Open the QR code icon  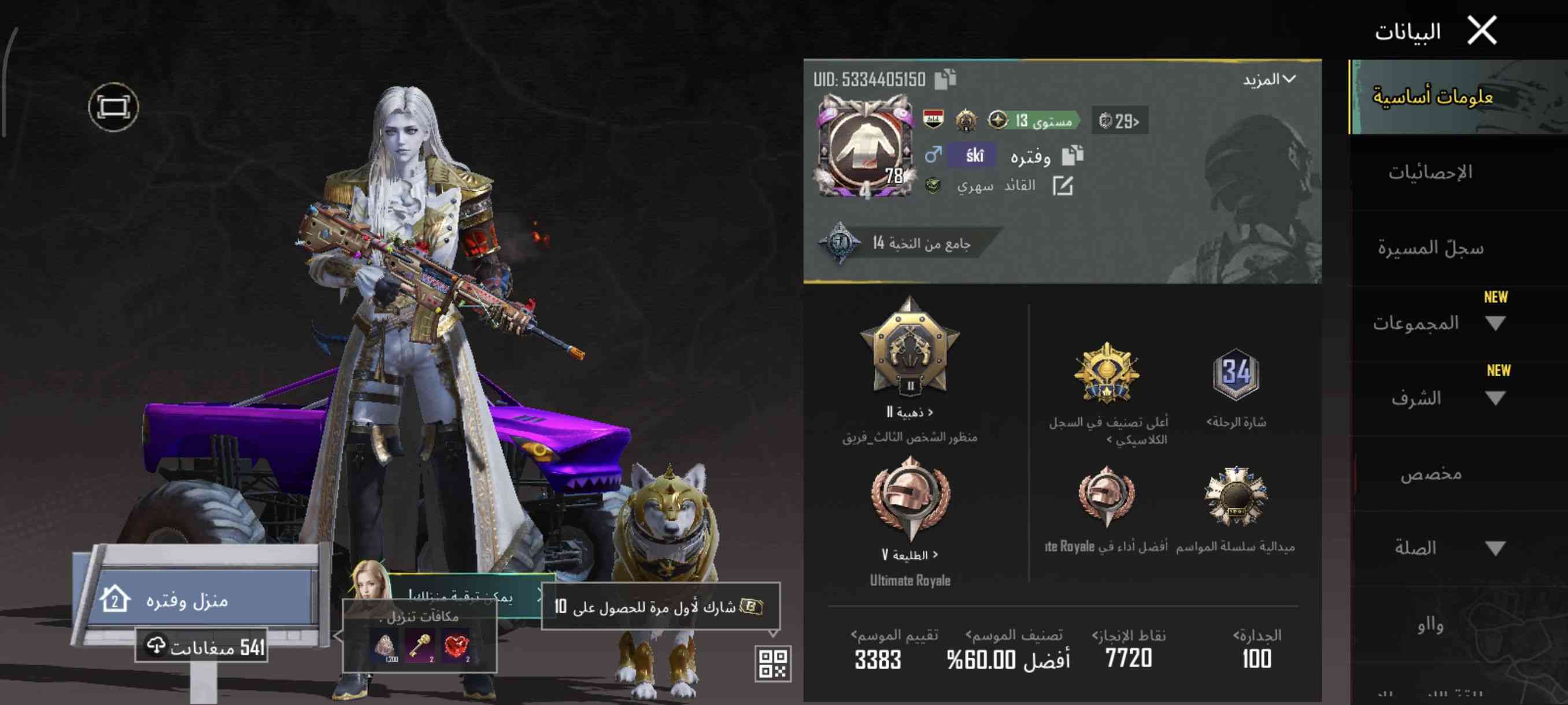tap(773, 663)
